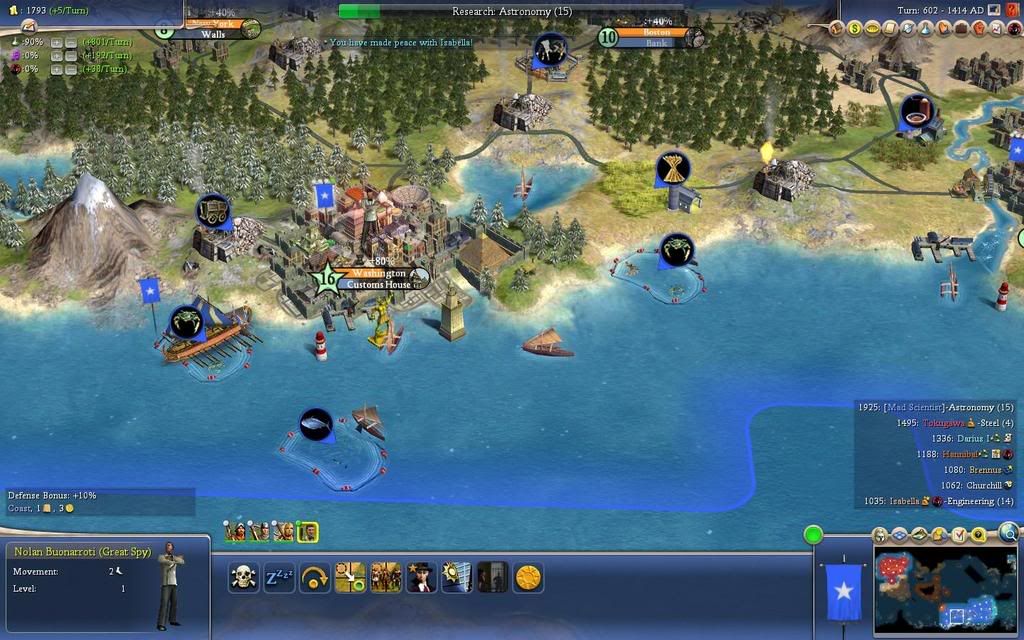Click the world minimap

(x=944, y=589)
